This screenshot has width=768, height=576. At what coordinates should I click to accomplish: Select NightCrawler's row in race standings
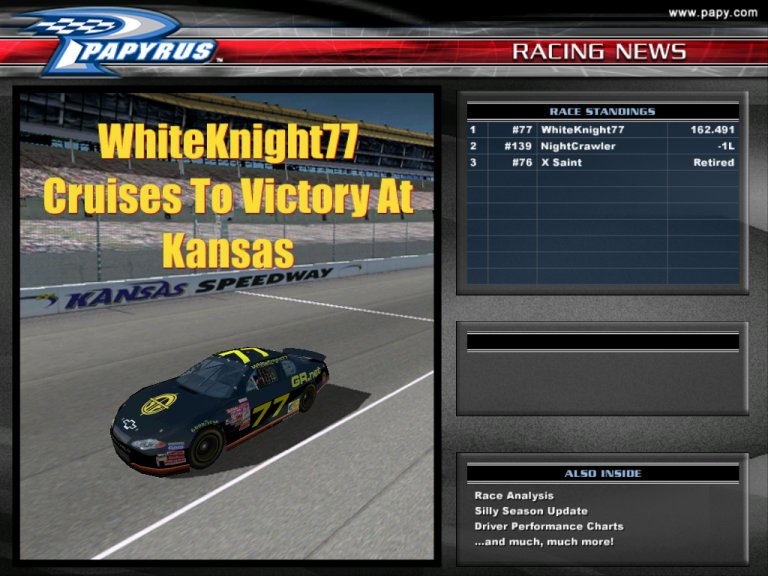602,146
